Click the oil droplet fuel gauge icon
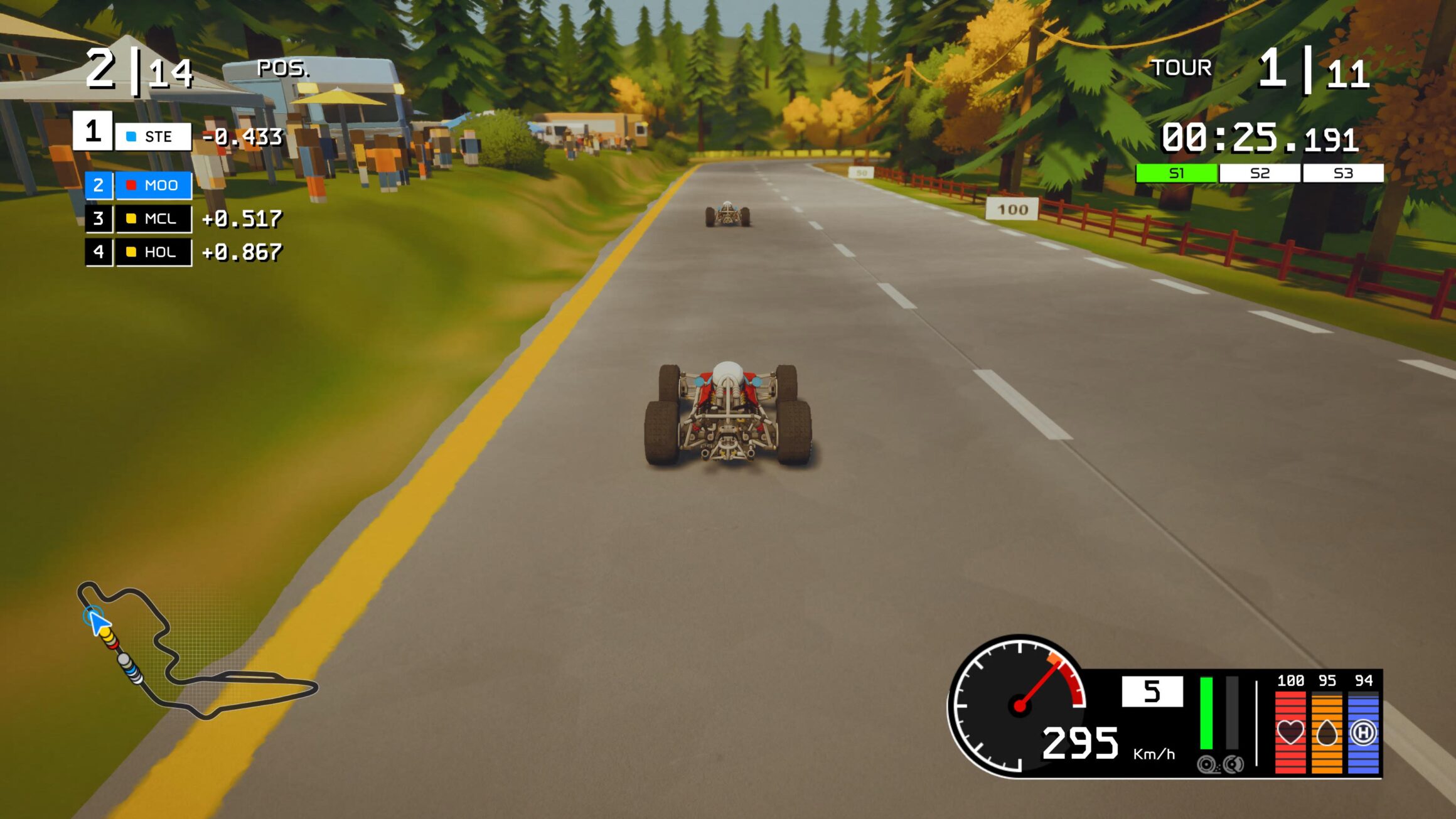 click(1327, 732)
